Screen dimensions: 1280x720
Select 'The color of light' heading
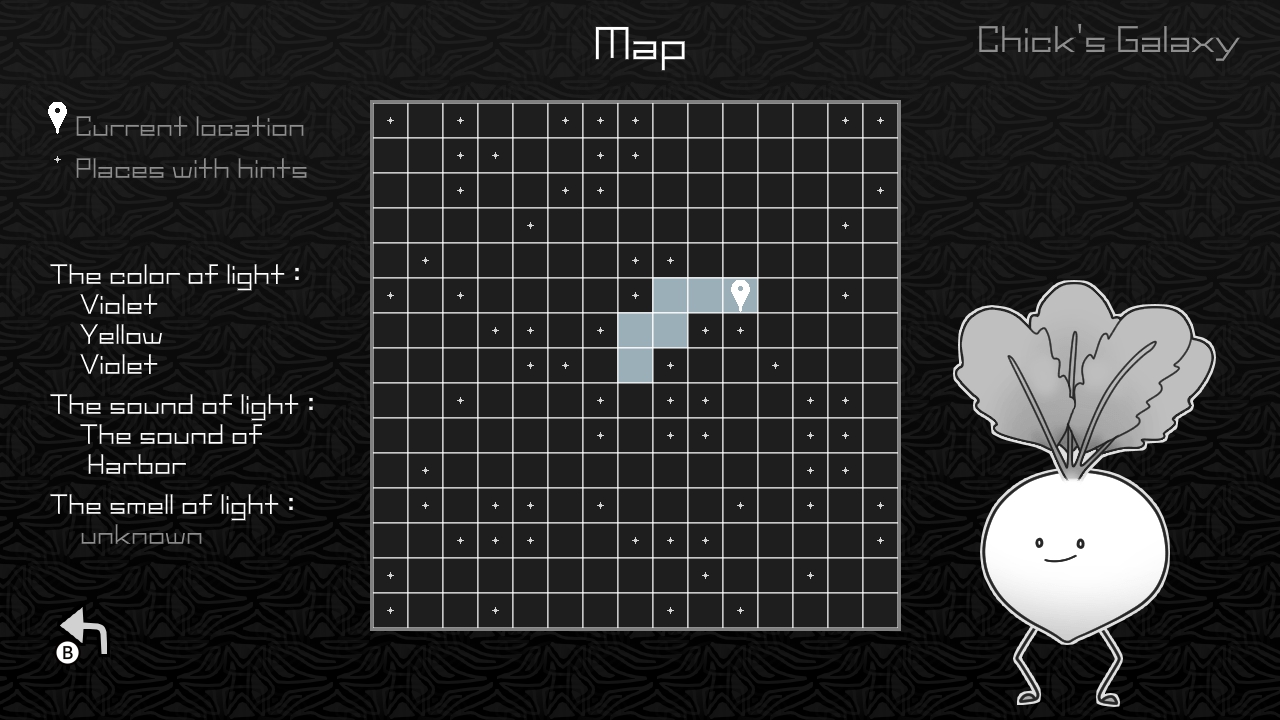coord(173,275)
